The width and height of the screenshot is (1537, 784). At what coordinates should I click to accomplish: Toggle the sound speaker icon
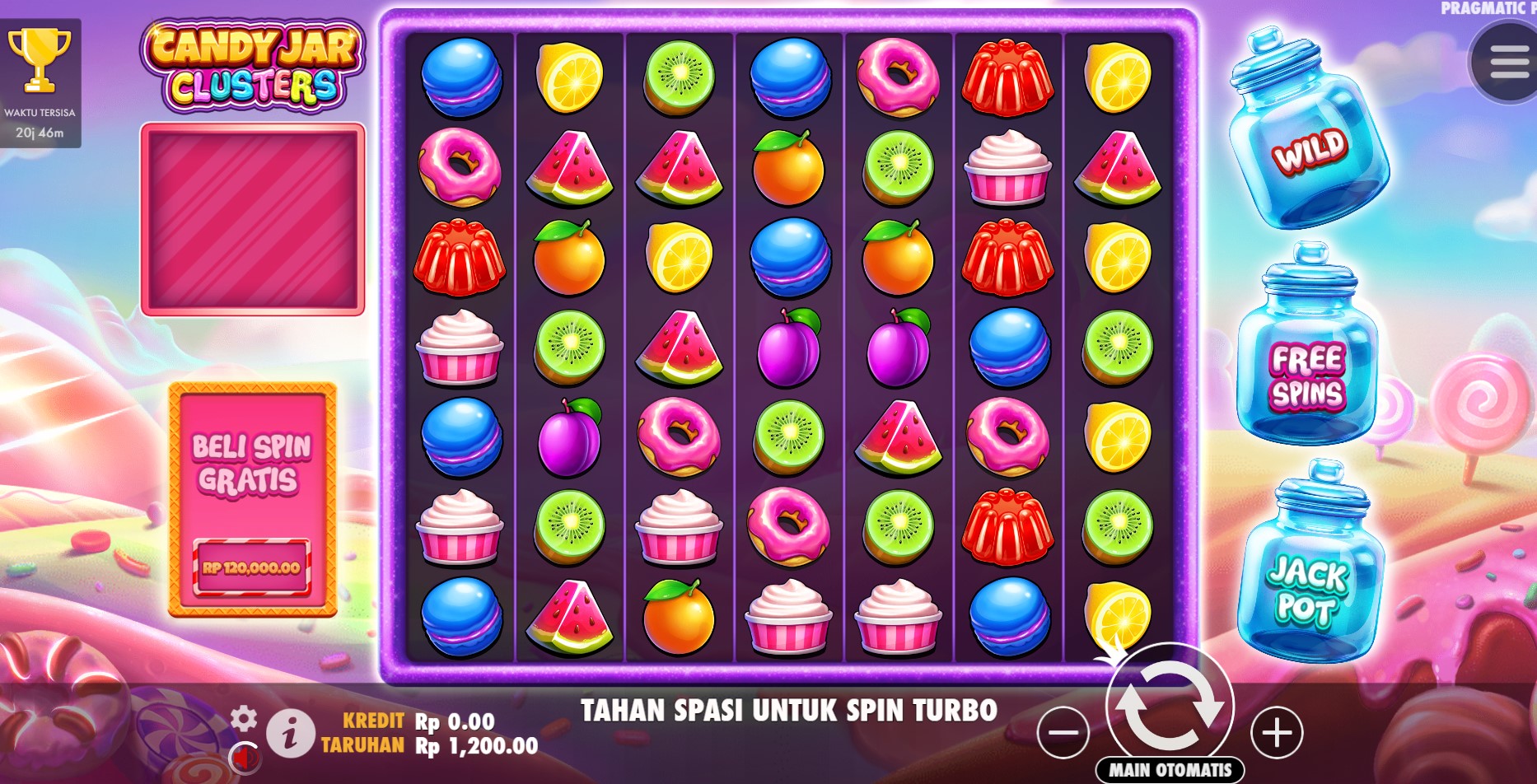coord(245,756)
